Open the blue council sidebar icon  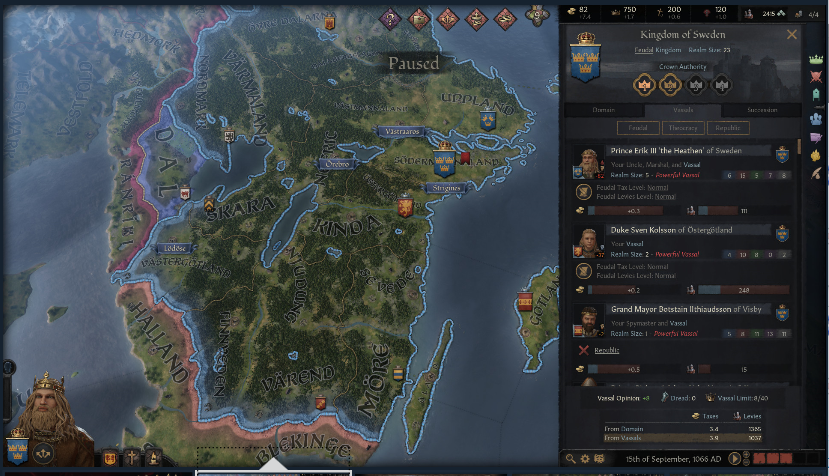[816, 118]
